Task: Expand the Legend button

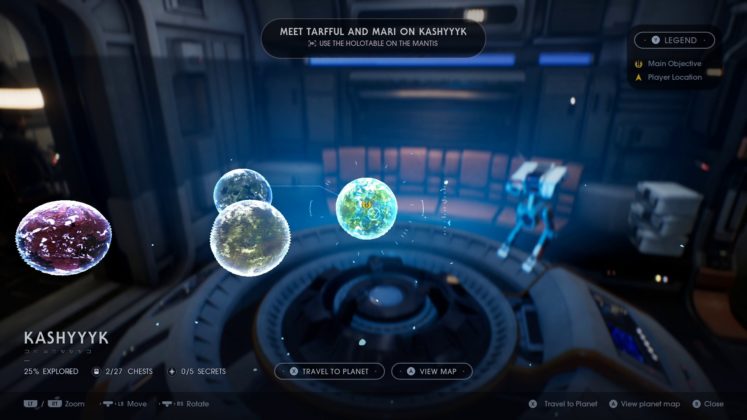Action: pyautogui.click(x=674, y=40)
